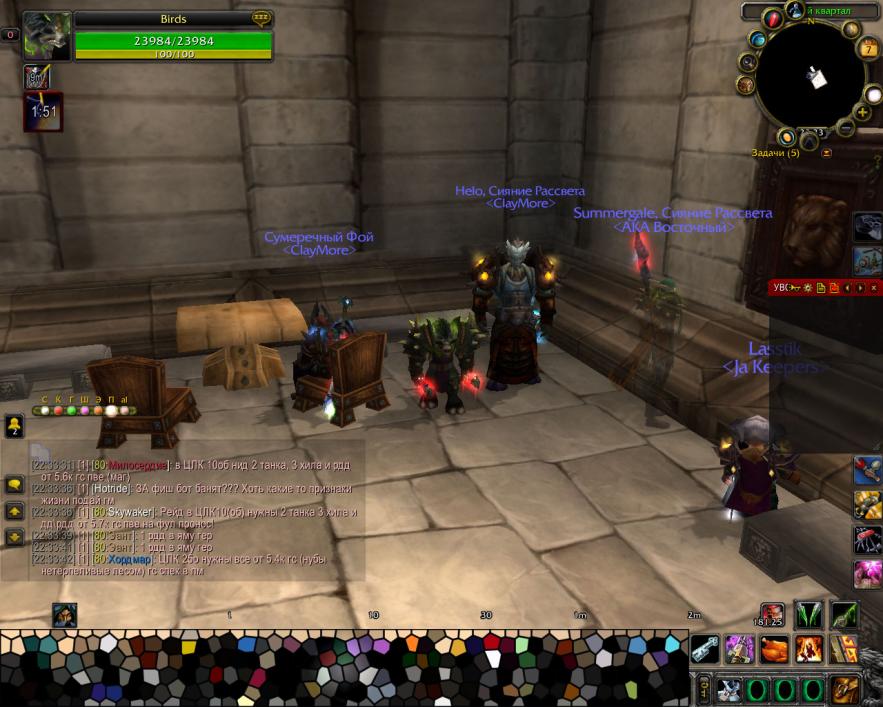Open the chat speech-bubble menu button

14,484
